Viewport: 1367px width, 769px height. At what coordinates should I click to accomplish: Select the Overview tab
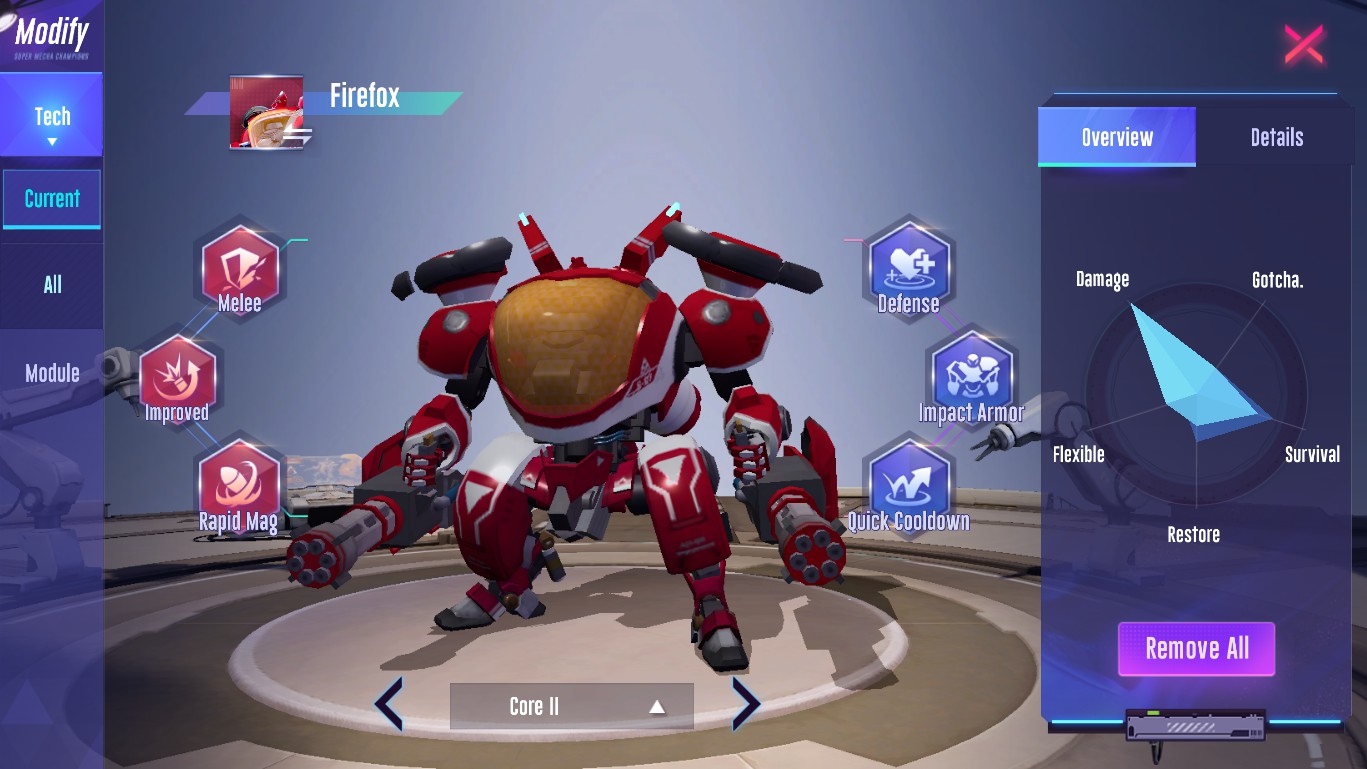pyautogui.click(x=1117, y=137)
